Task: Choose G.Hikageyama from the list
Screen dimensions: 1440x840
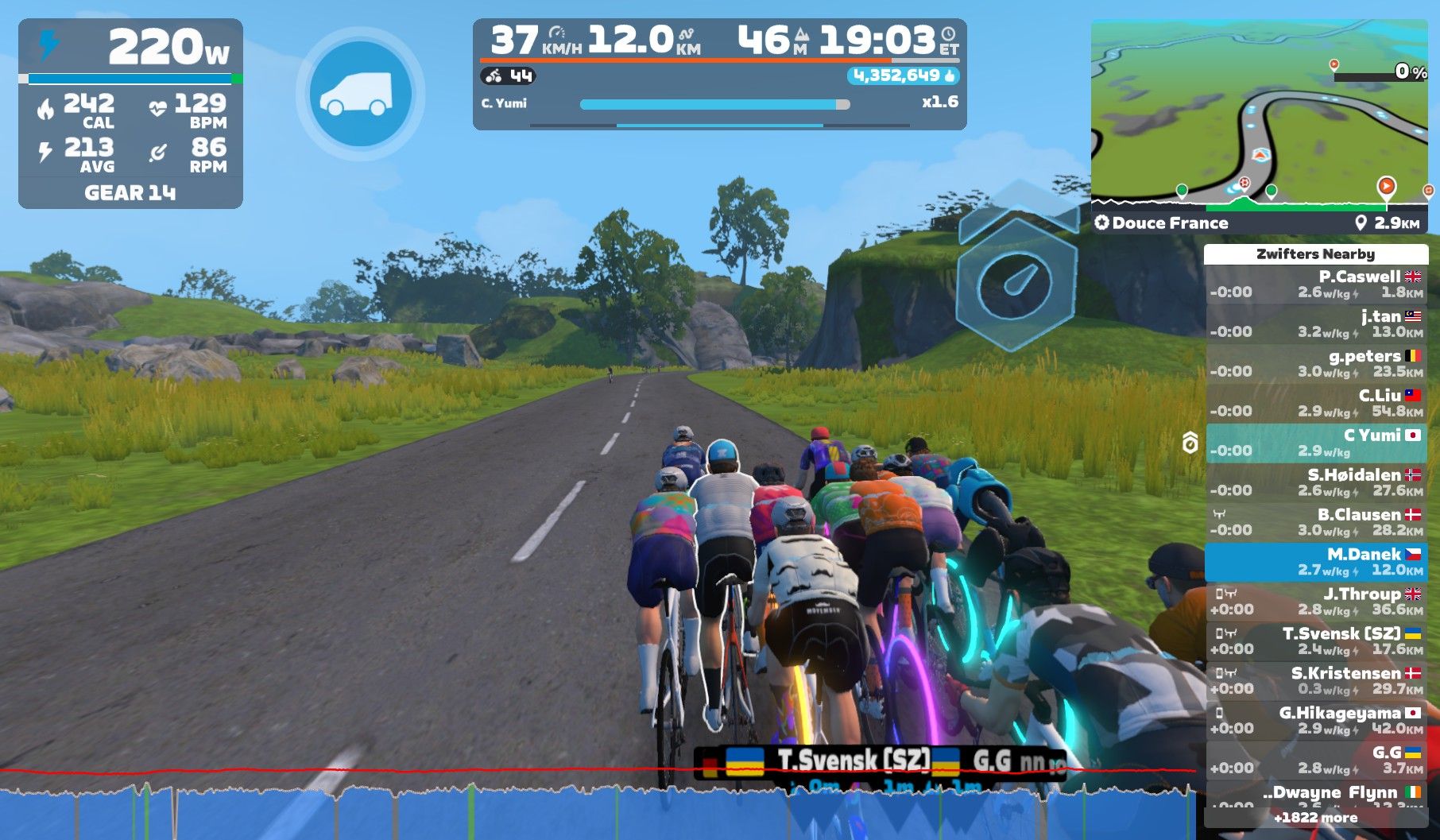Action: (x=1316, y=722)
